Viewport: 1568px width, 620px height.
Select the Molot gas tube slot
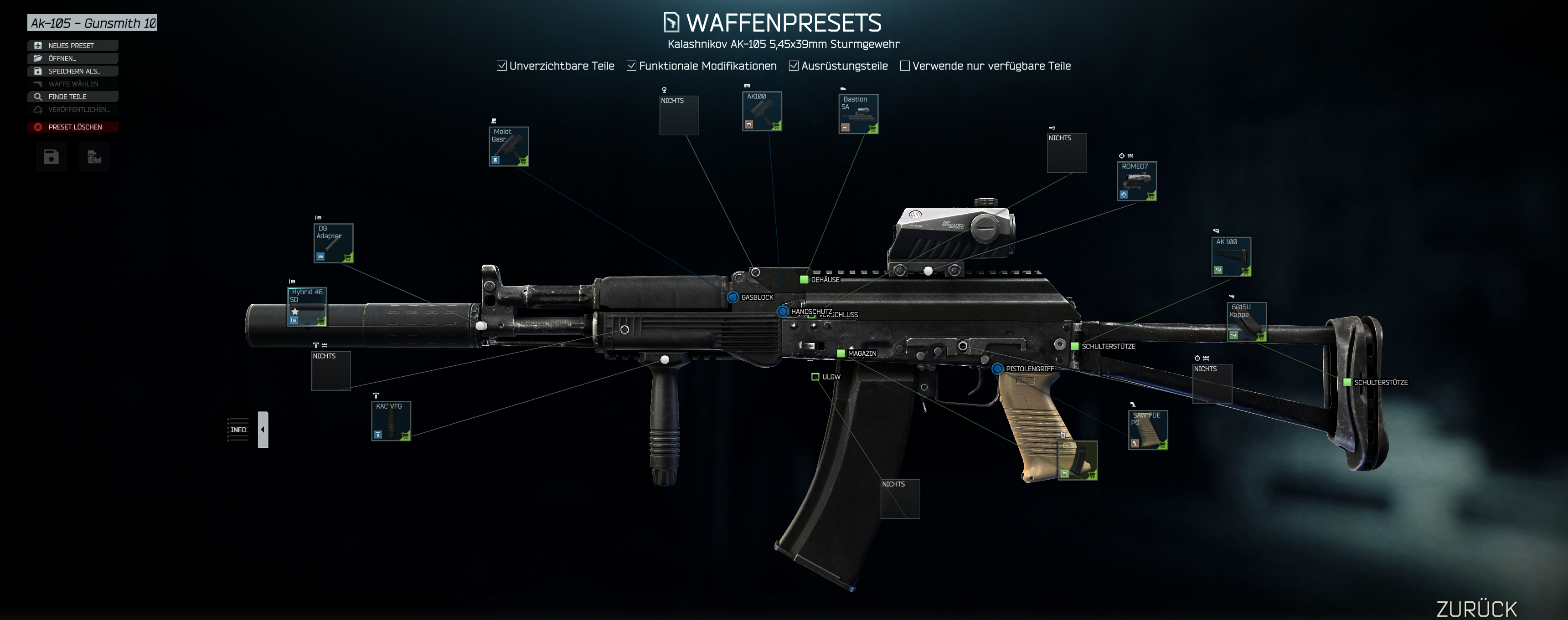coord(509,147)
